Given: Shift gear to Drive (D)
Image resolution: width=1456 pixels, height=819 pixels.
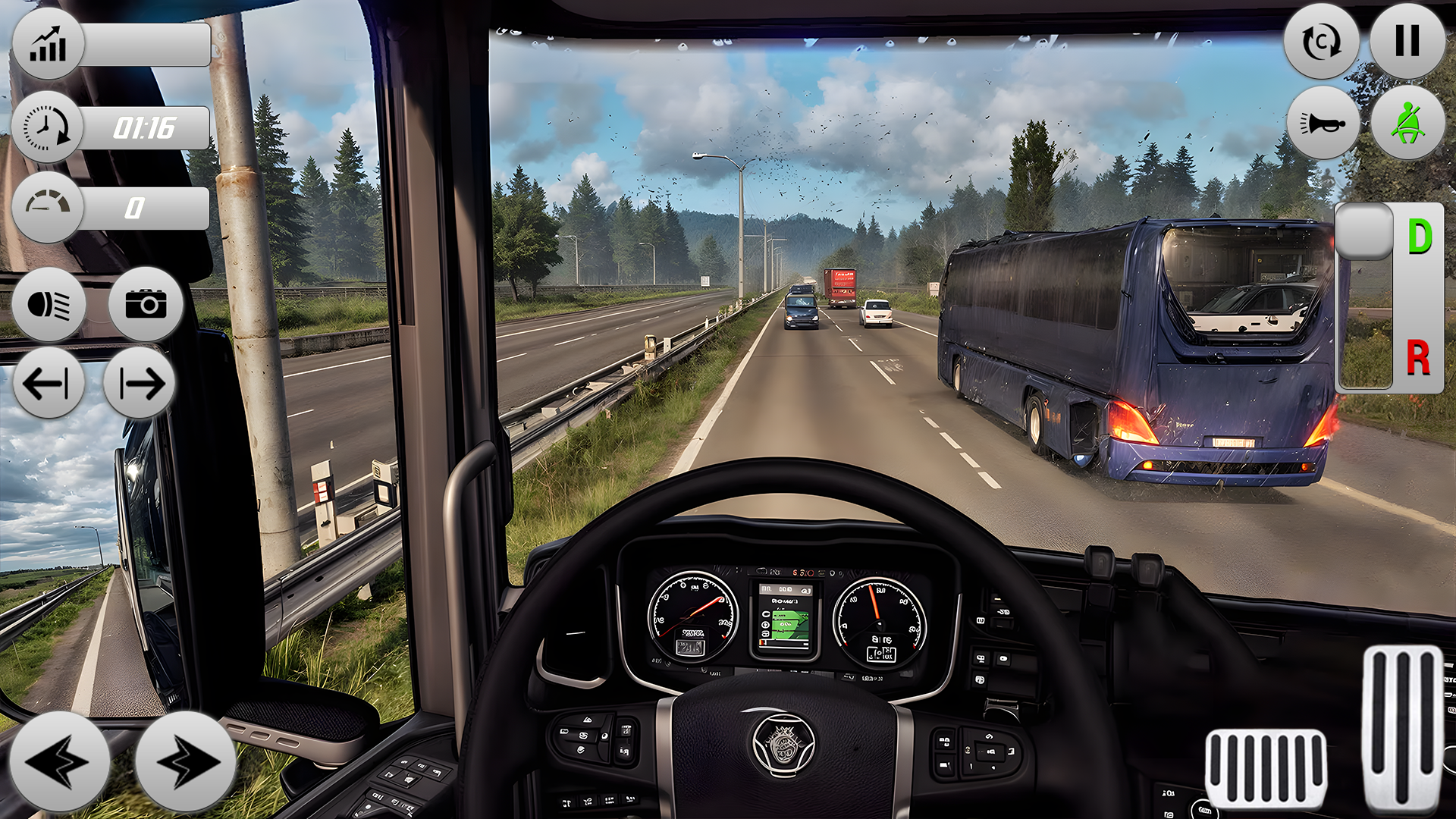Looking at the screenshot, I should click(x=1419, y=237).
